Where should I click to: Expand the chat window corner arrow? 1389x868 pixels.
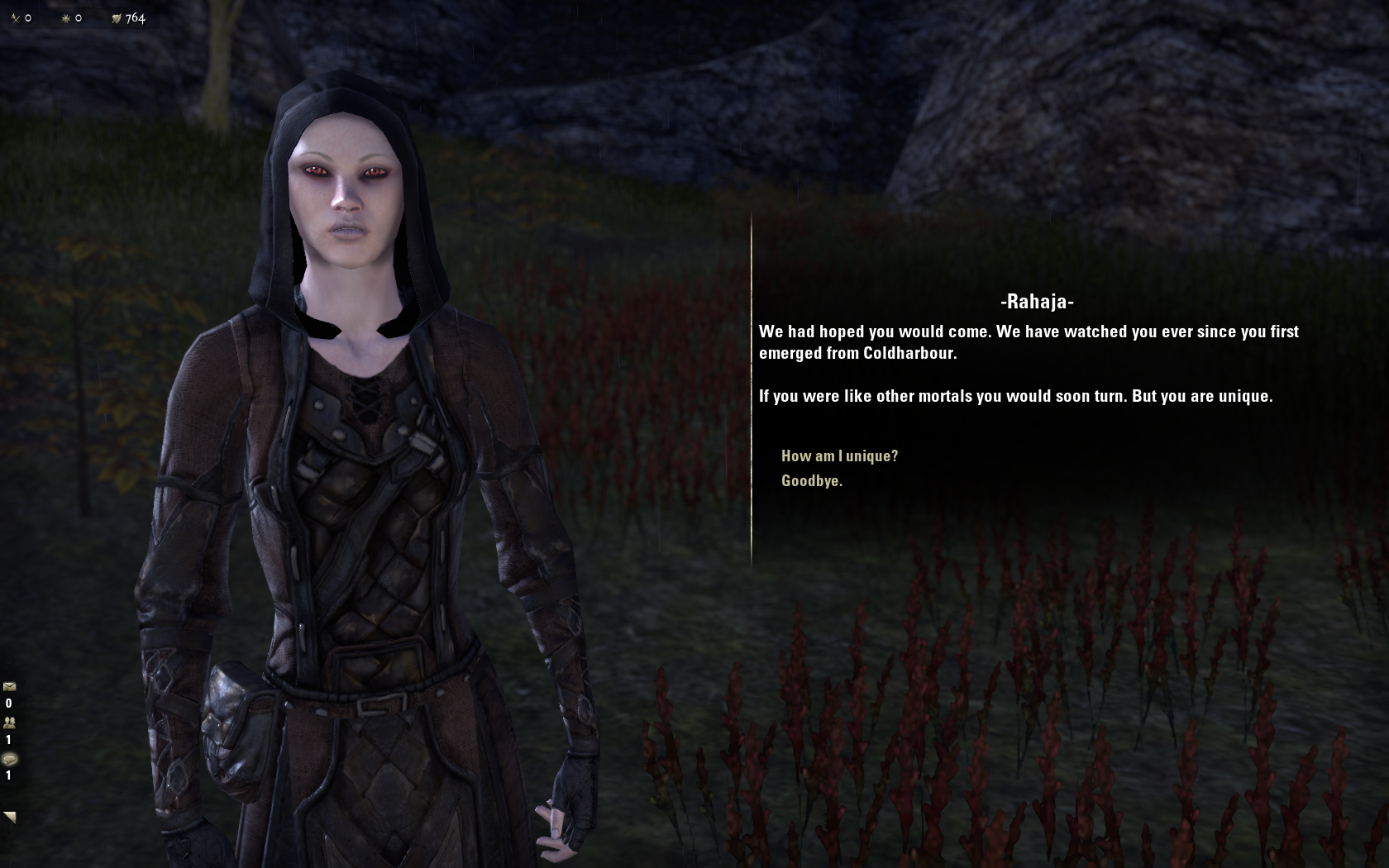coord(10,817)
